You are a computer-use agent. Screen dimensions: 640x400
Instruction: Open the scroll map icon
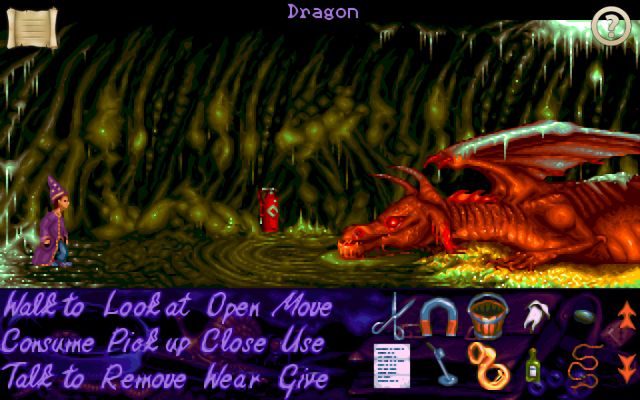31,27
